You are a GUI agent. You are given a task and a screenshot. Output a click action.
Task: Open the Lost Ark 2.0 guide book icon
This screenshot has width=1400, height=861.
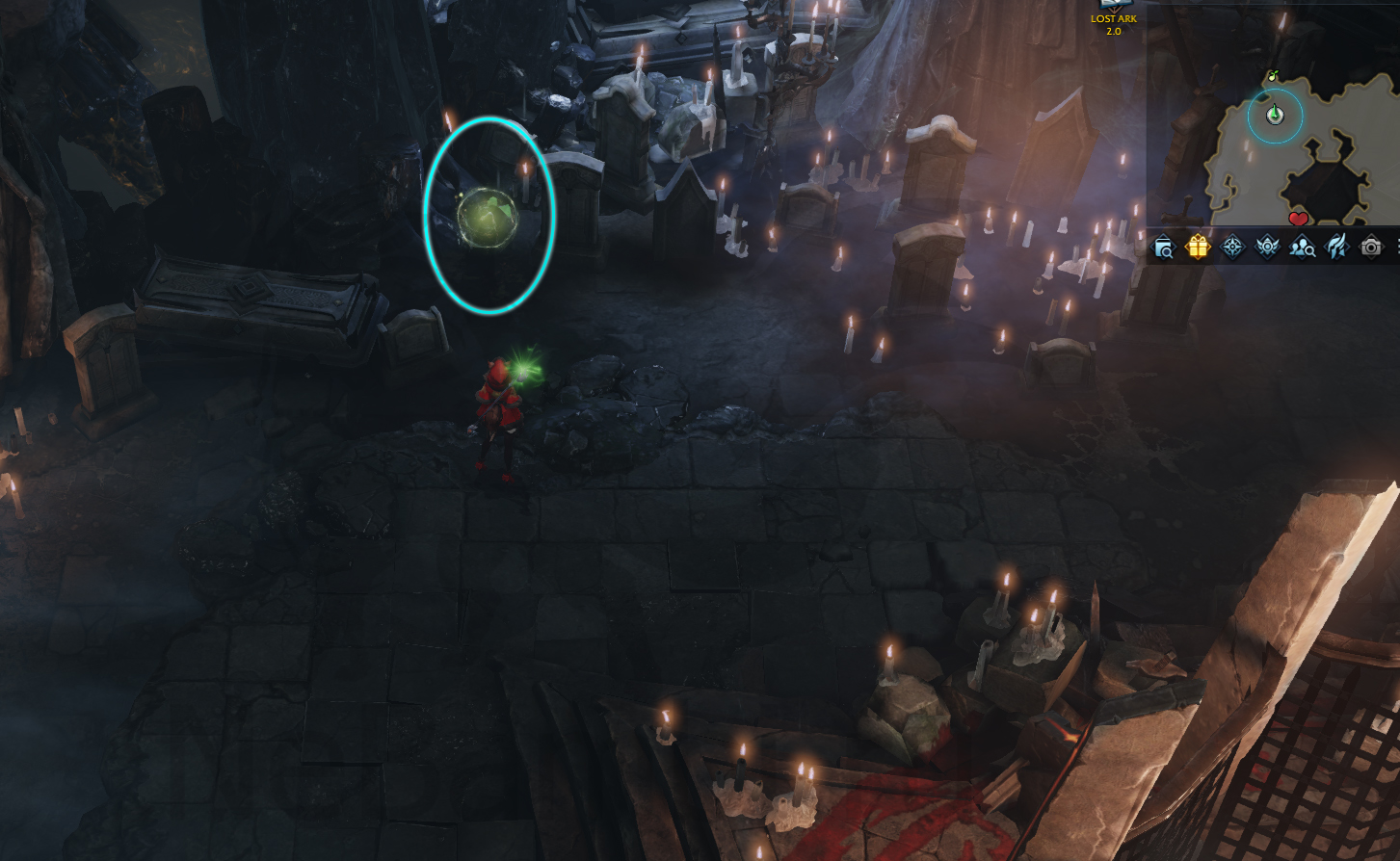coord(1113,6)
